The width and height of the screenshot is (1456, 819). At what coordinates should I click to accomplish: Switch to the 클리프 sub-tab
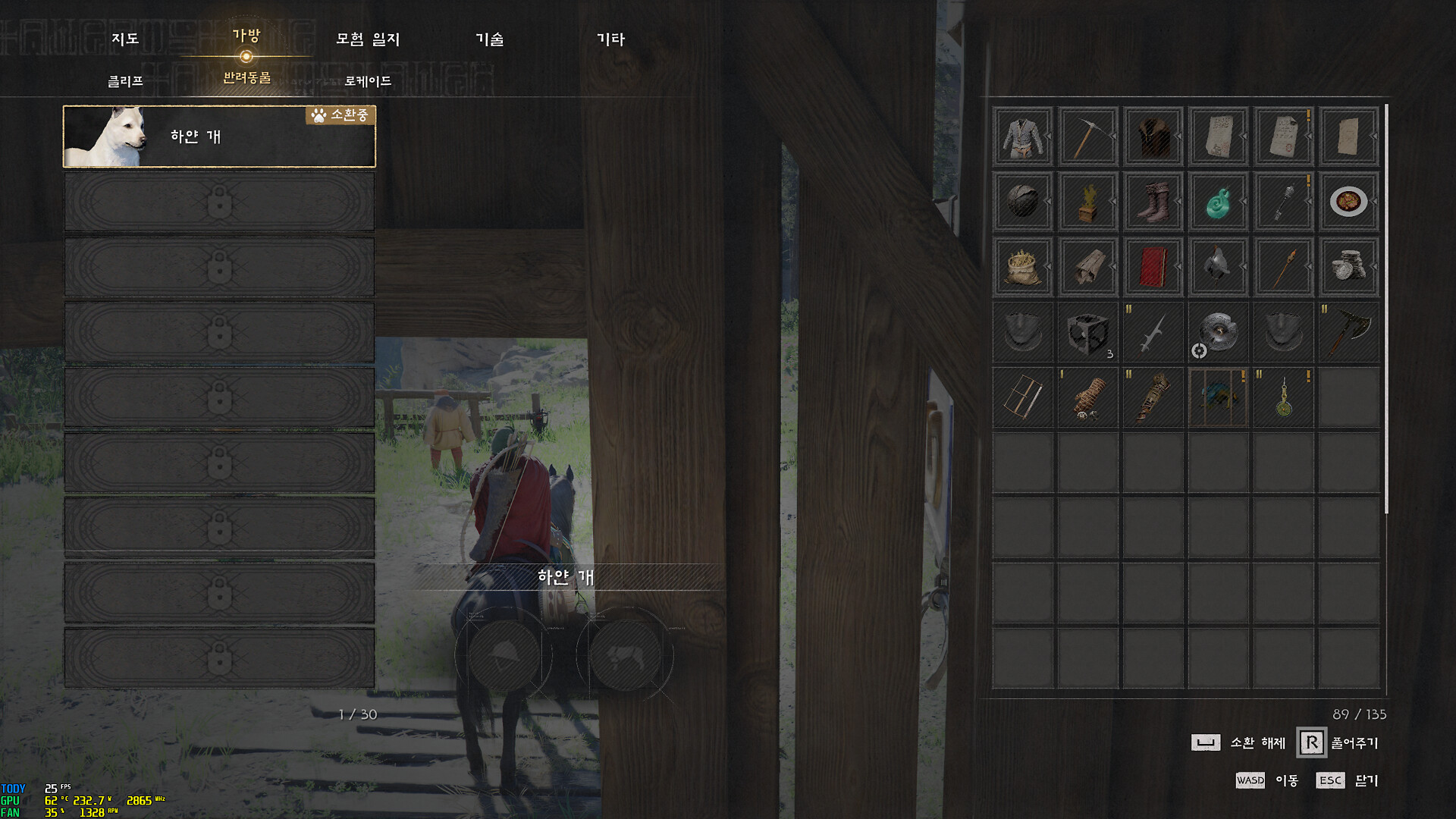(125, 80)
